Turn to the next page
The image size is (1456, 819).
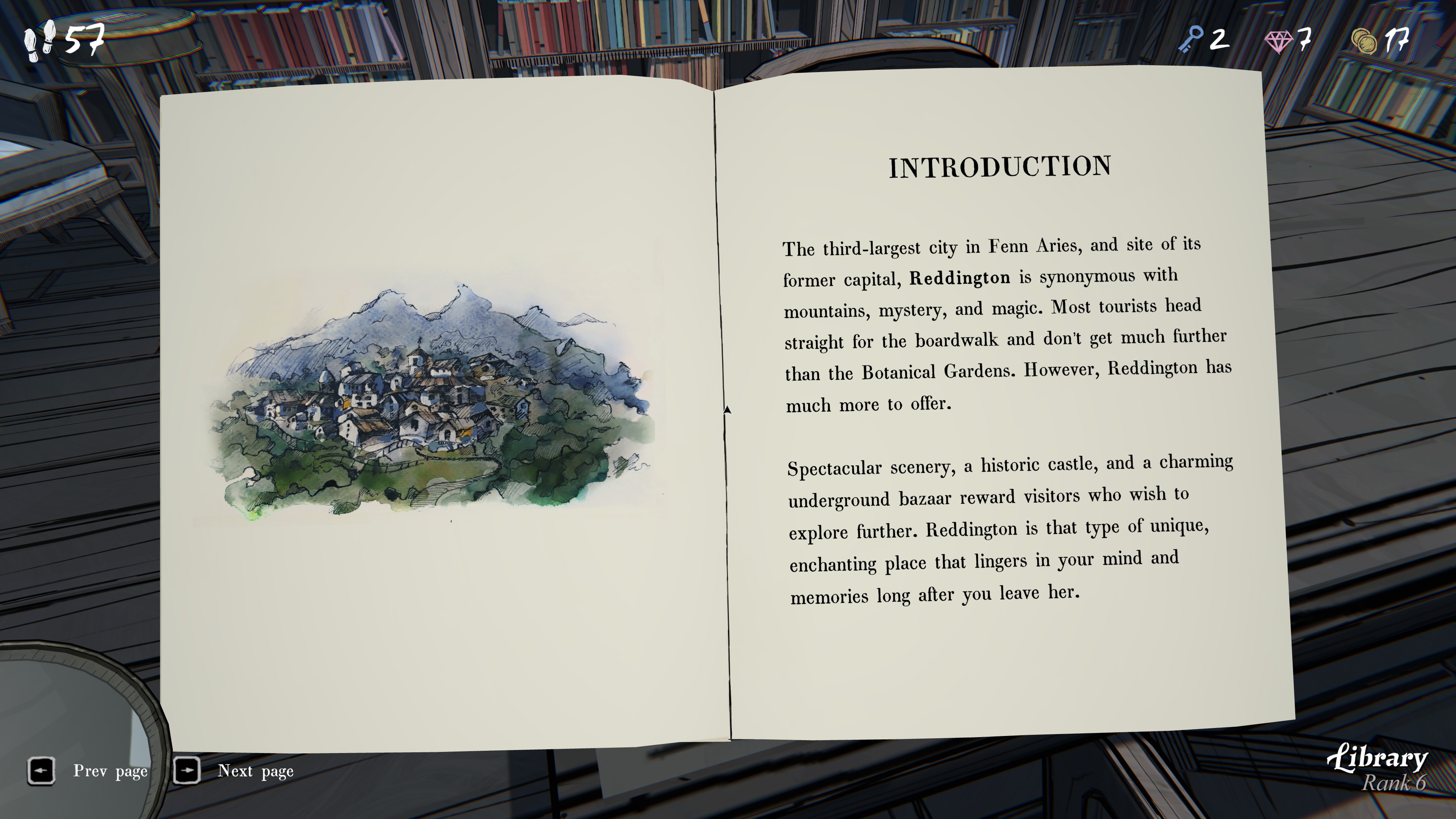187,770
